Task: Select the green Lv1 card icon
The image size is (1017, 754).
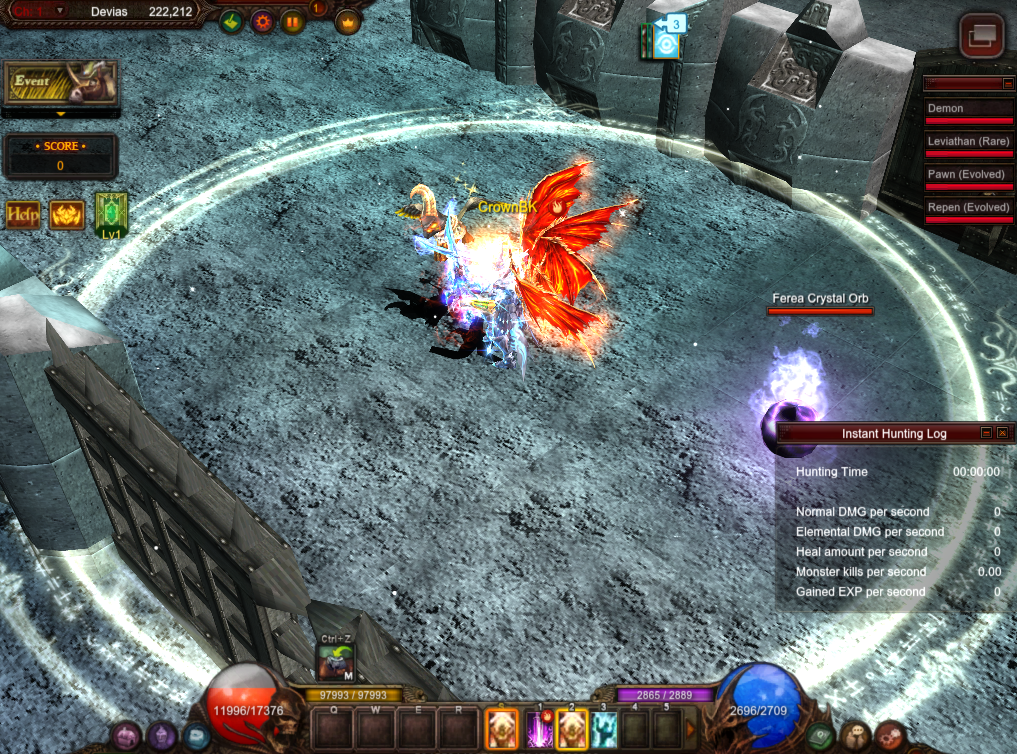Action: tap(110, 215)
